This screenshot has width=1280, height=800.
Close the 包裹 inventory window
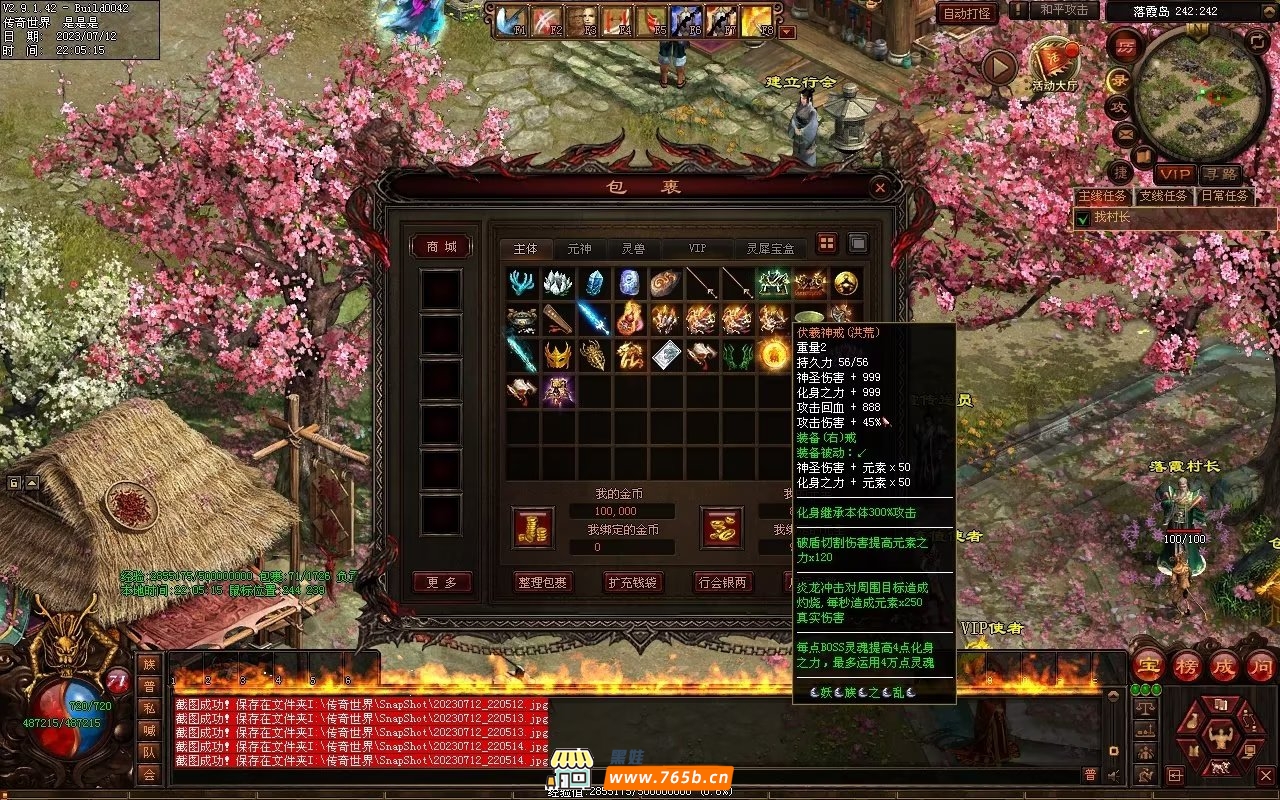click(x=879, y=187)
